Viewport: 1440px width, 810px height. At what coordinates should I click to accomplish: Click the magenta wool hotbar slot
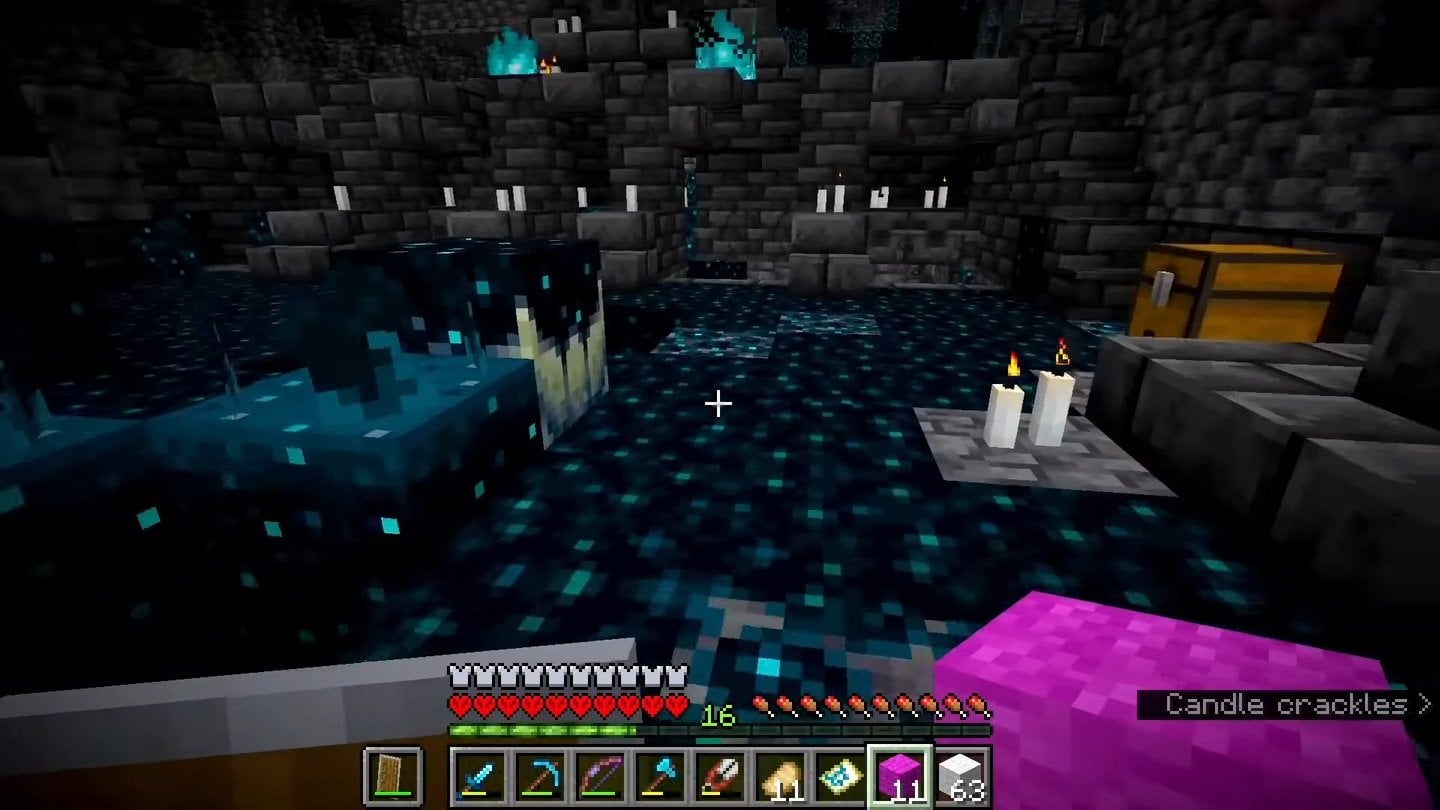[900, 777]
